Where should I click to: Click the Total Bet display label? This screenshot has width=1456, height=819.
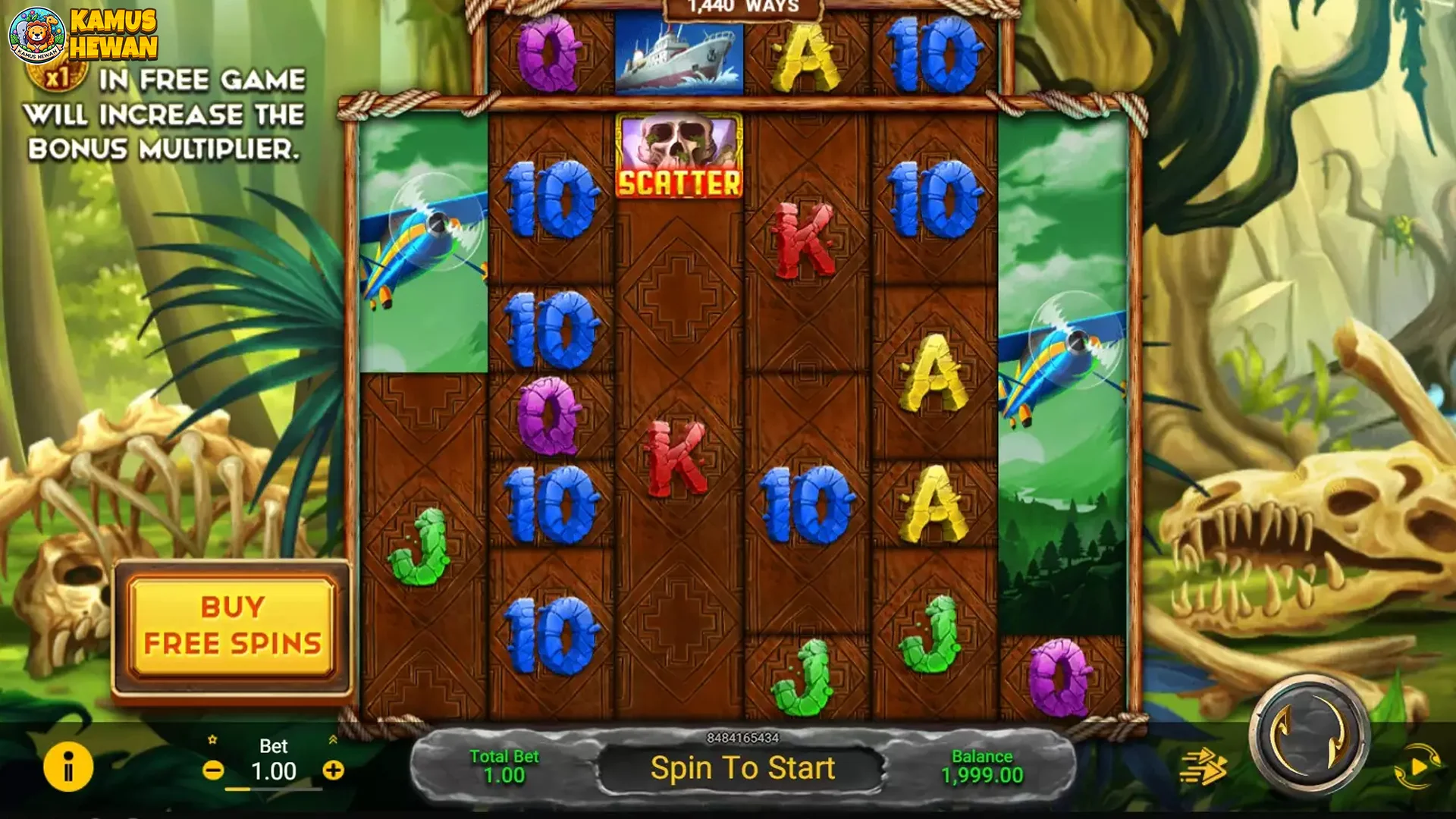[505, 756]
